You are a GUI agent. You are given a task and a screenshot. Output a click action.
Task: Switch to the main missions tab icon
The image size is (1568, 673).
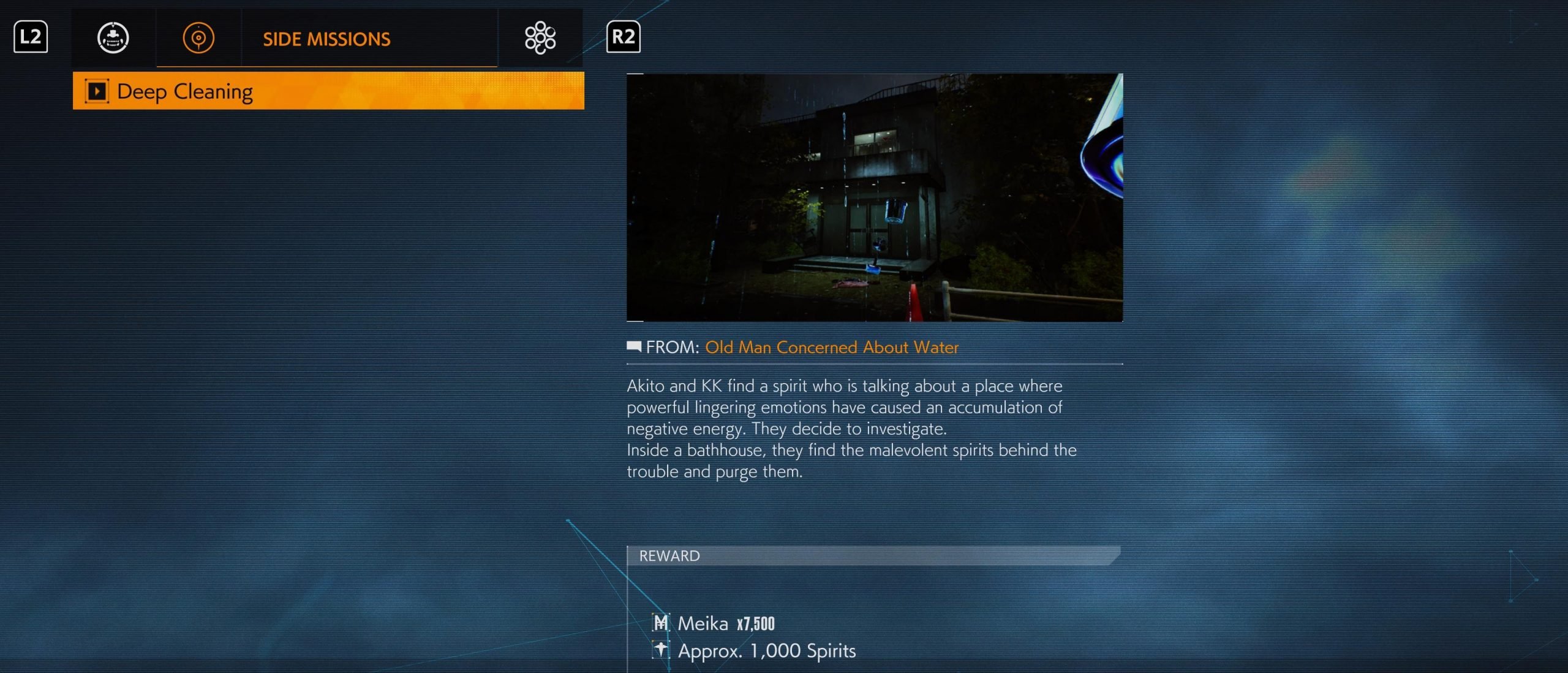pos(113,38)
